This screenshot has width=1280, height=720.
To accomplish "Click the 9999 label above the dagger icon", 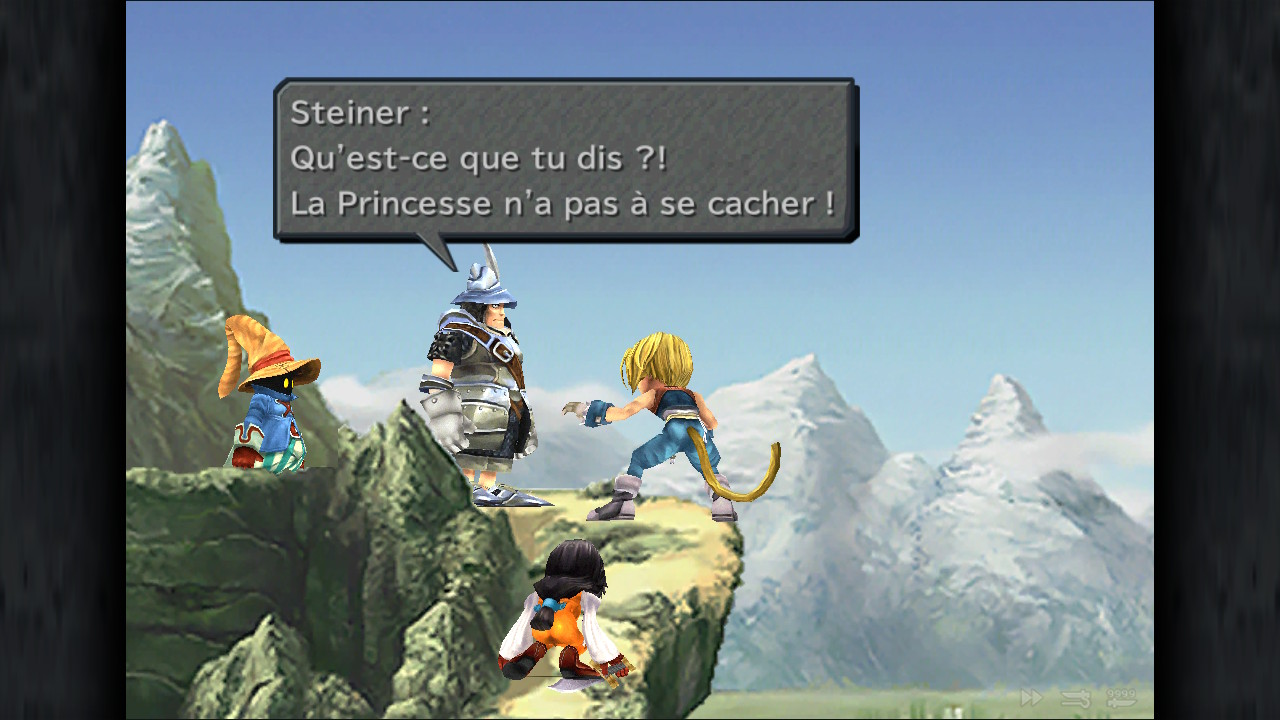I will [1122, 693].
